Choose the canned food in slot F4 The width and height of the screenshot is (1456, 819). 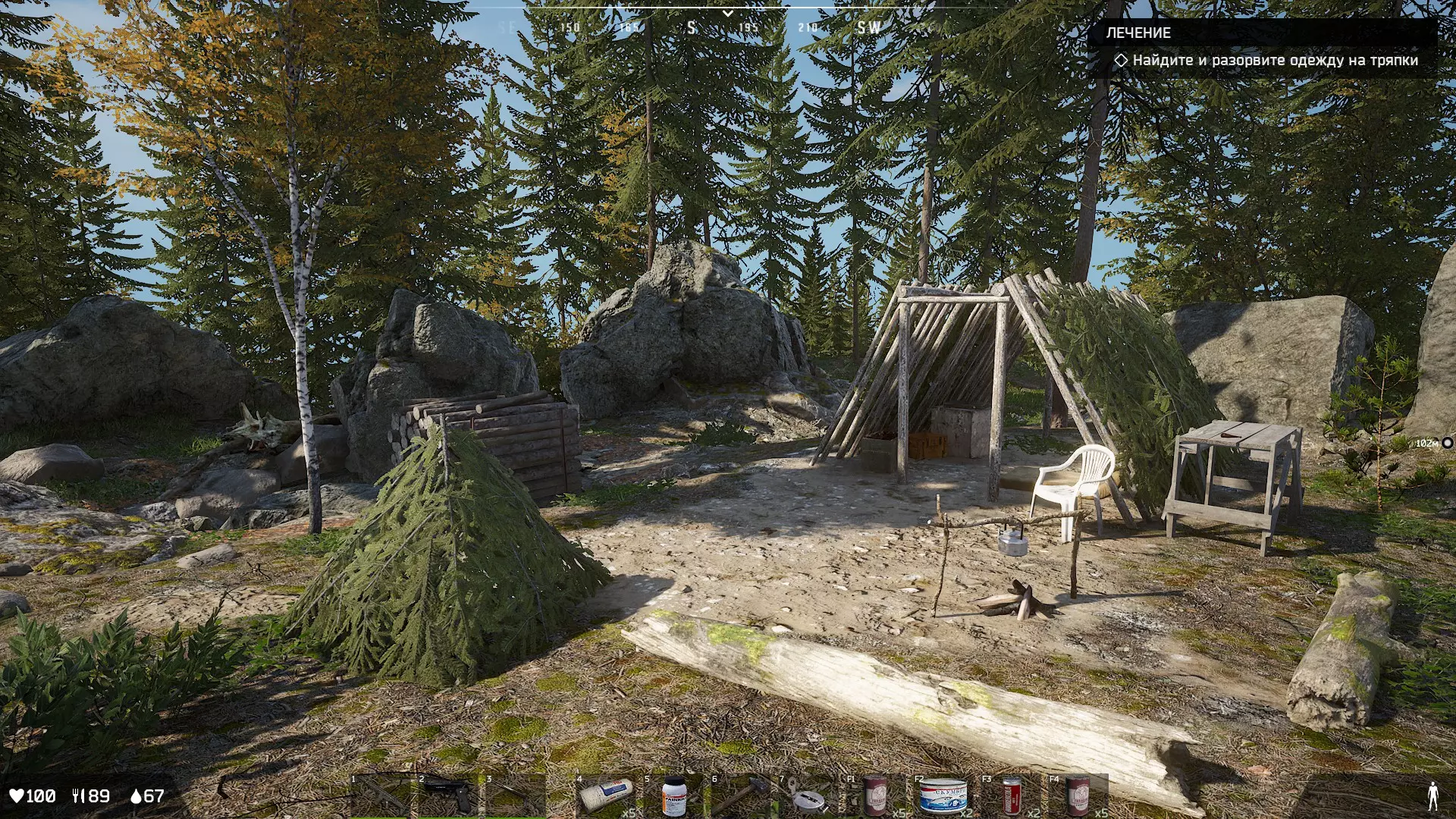point(1078,796)
